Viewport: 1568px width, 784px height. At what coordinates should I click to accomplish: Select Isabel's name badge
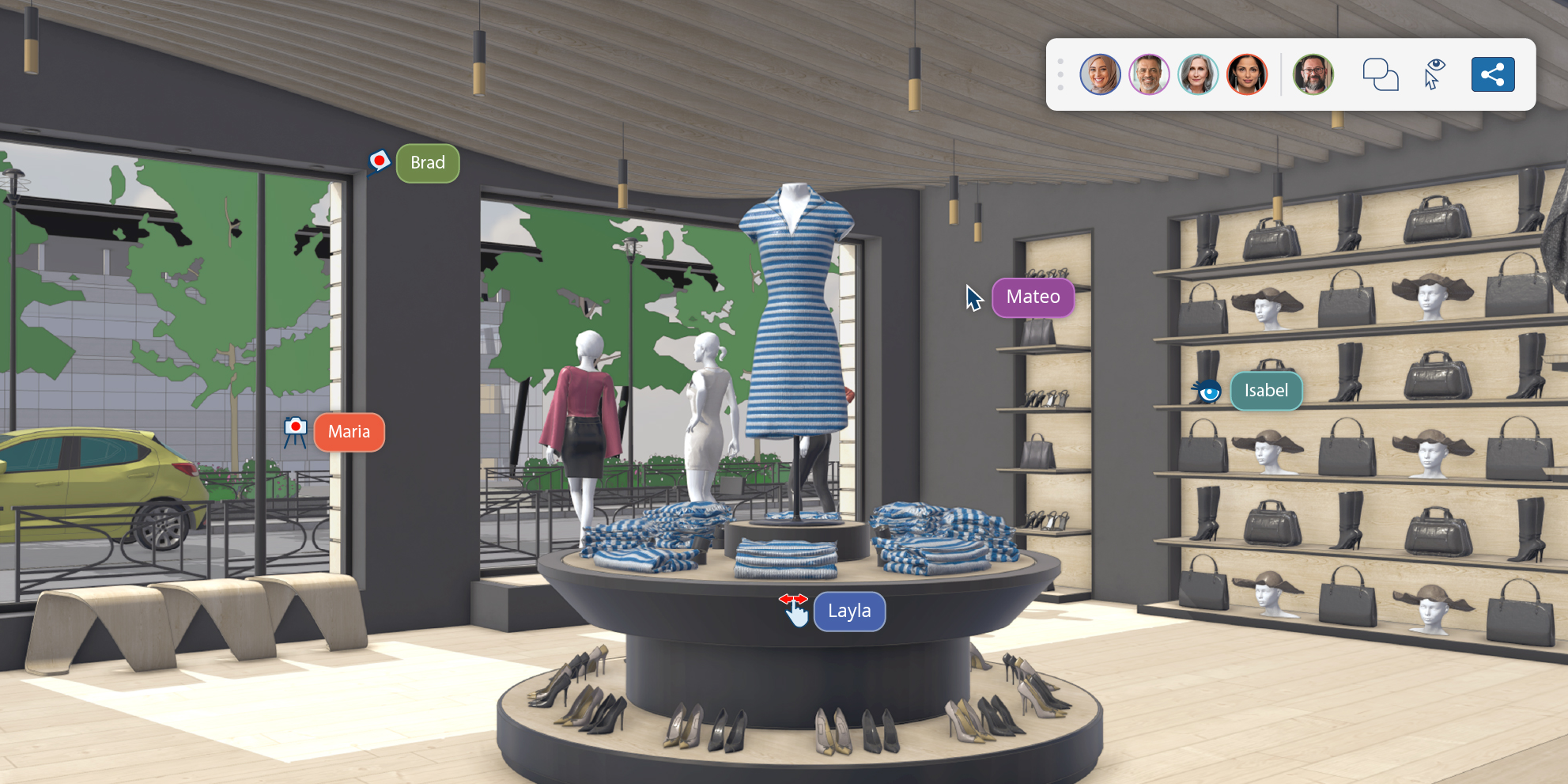(x=1266, y=390)
